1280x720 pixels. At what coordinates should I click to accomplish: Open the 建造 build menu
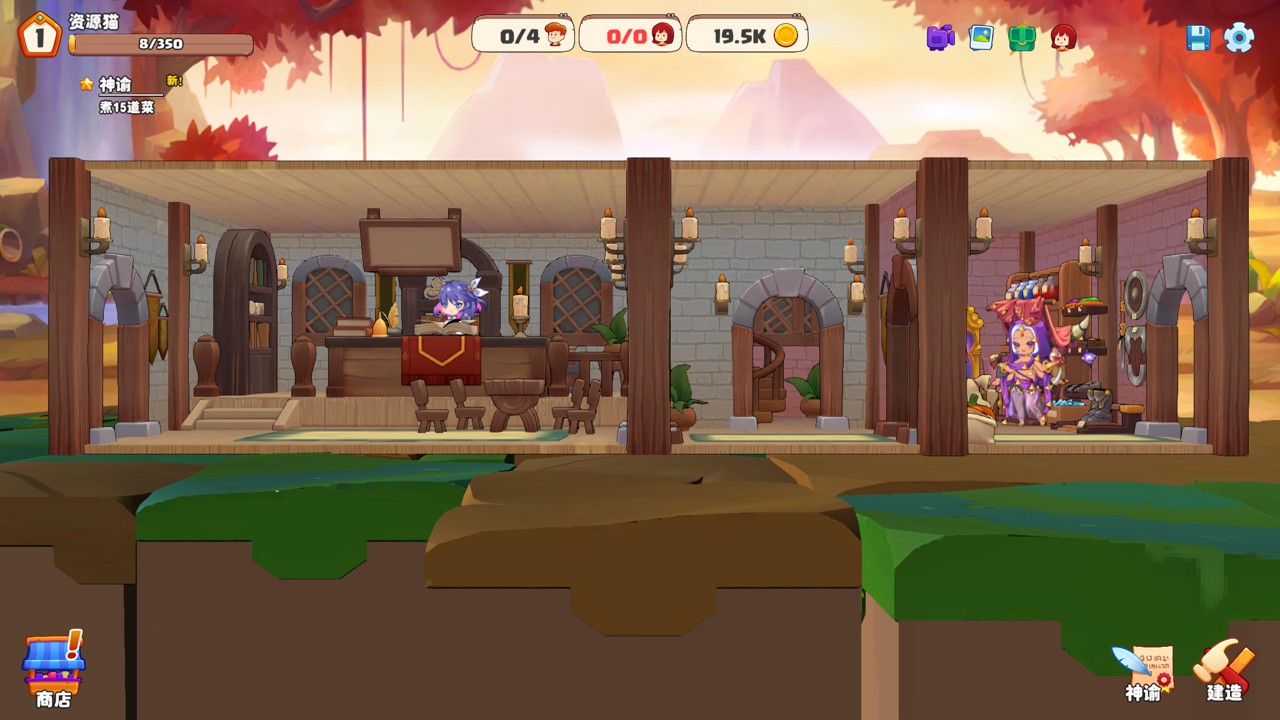1223,669
